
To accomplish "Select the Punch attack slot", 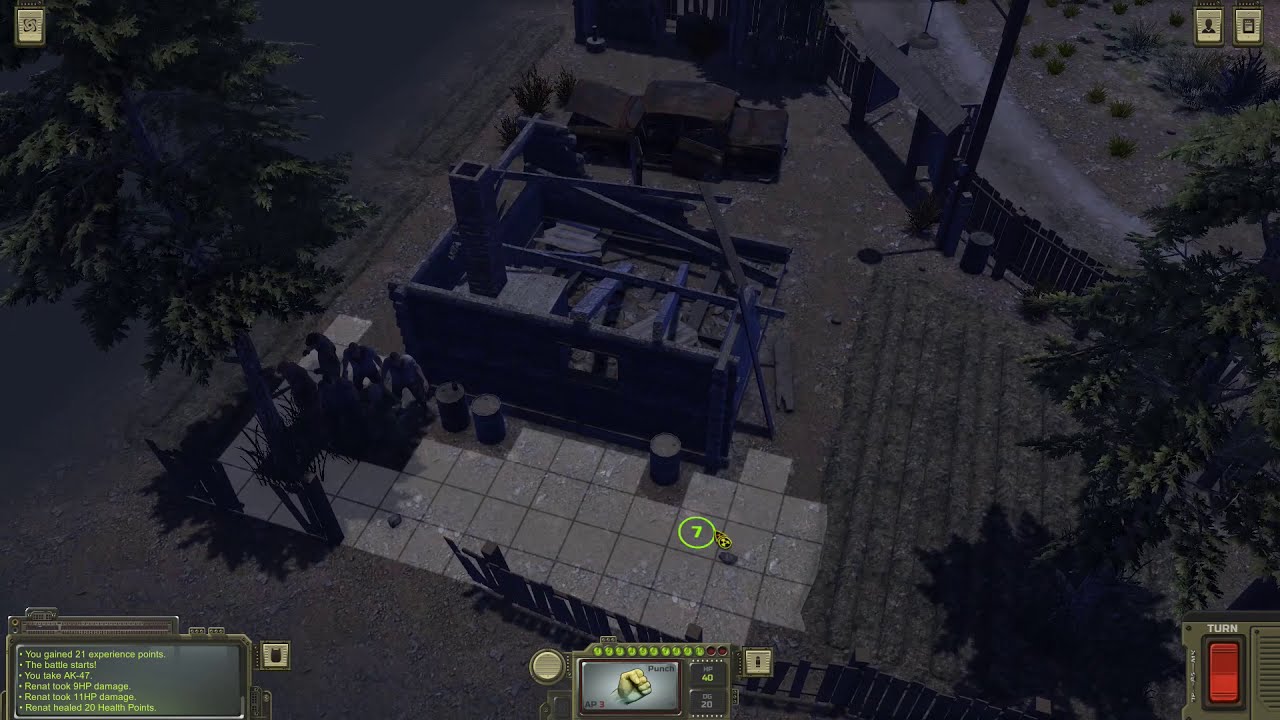I will 631,686.
